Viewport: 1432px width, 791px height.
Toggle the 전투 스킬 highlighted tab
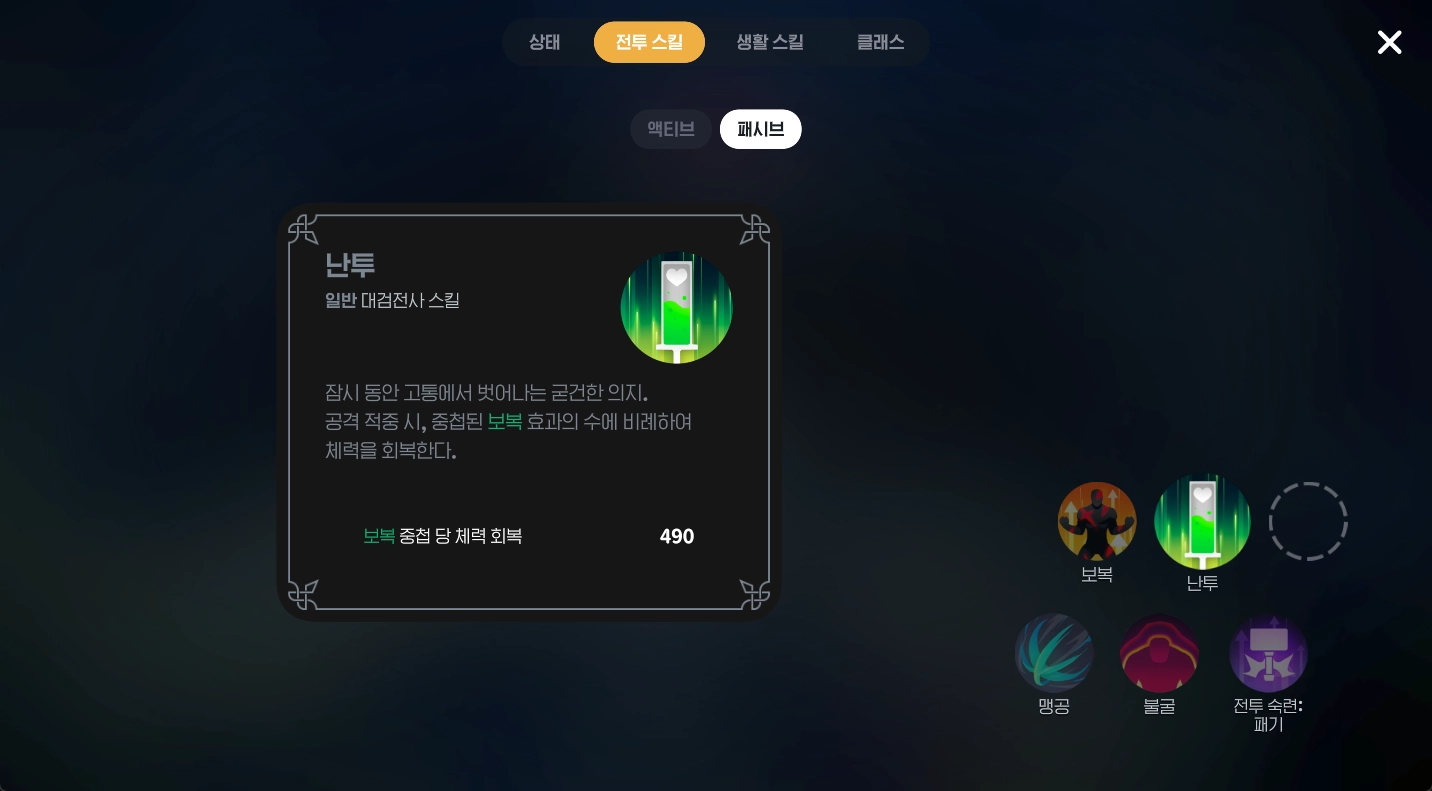click(x=649, y=42)
